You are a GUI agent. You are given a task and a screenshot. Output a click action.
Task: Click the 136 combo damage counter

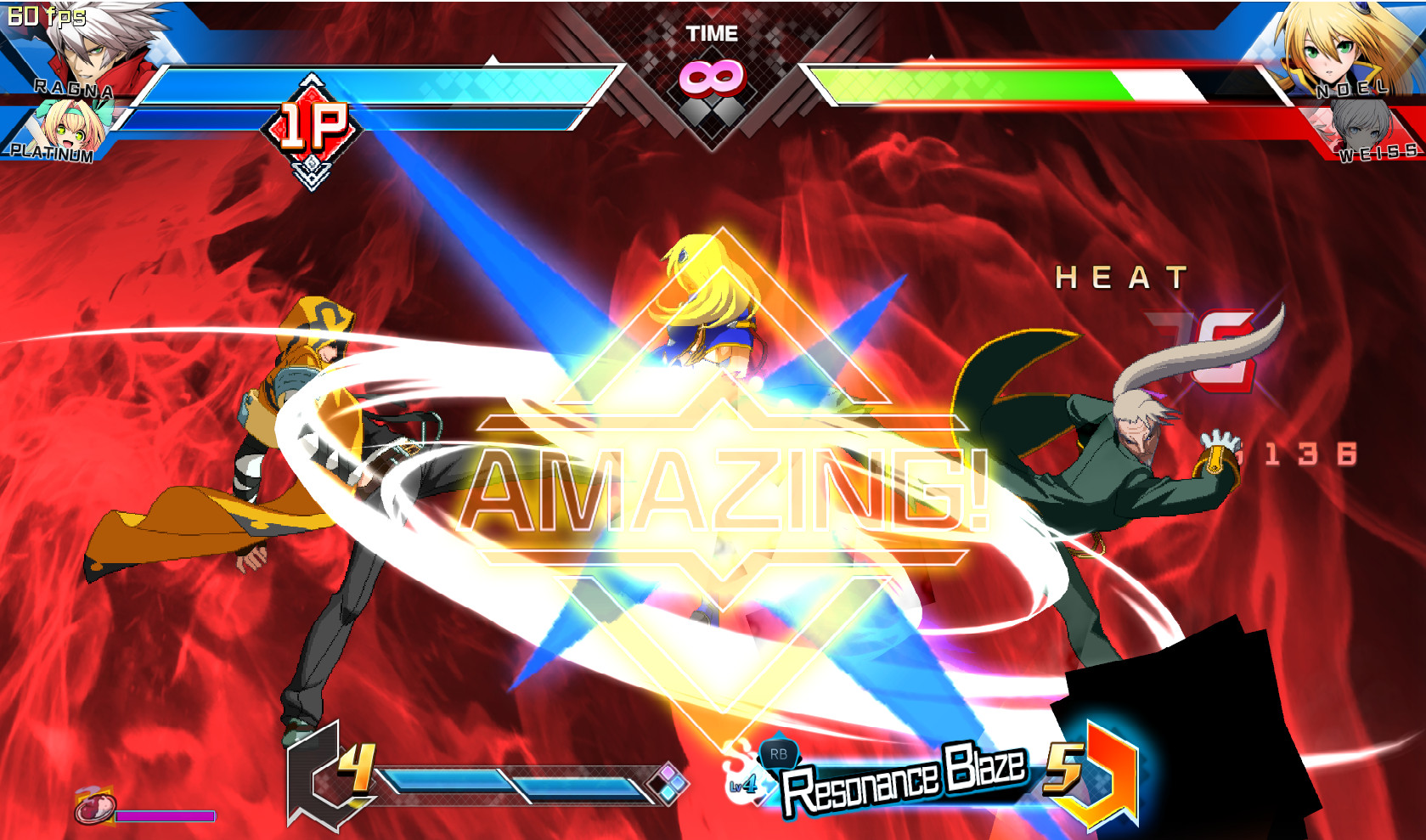click(x=1312, y=454)
